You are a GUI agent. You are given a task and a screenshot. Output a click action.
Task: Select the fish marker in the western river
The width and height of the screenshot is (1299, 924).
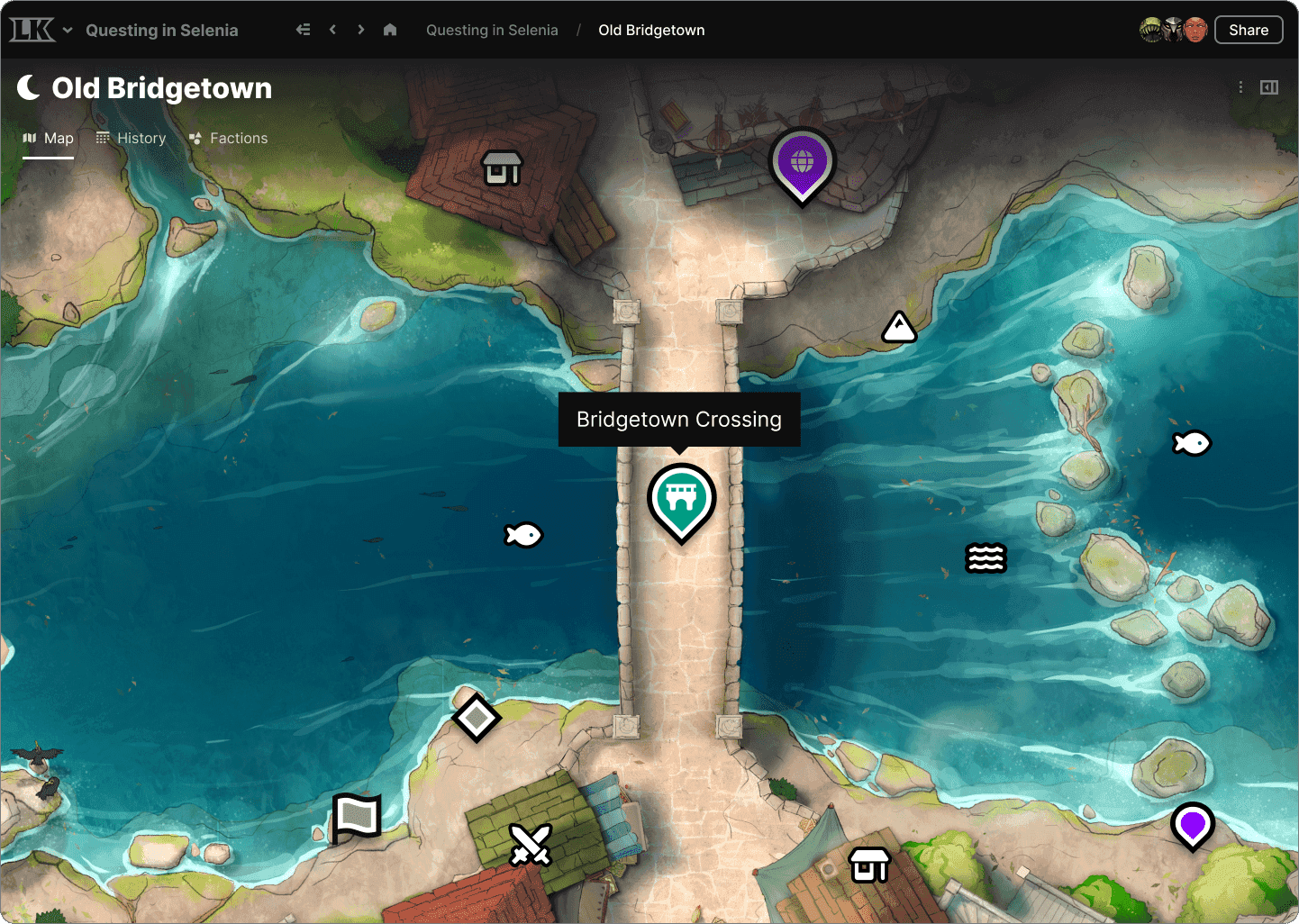tap(523, 534)
